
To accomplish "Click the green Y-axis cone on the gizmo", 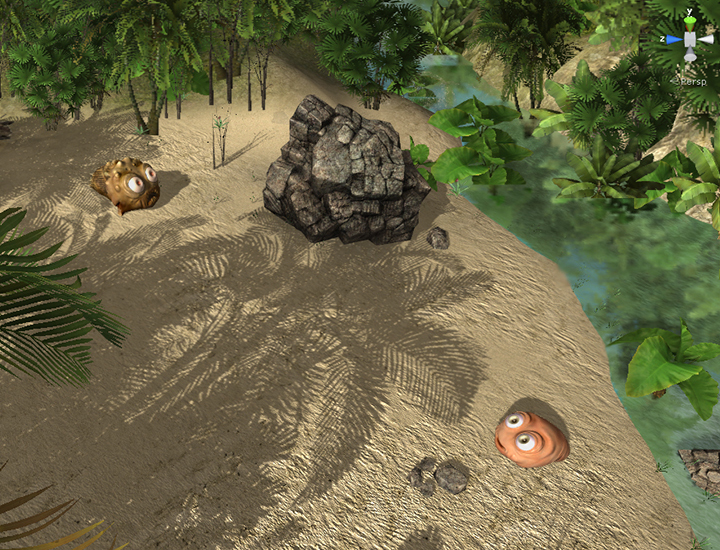I will [x=690, y=21].
